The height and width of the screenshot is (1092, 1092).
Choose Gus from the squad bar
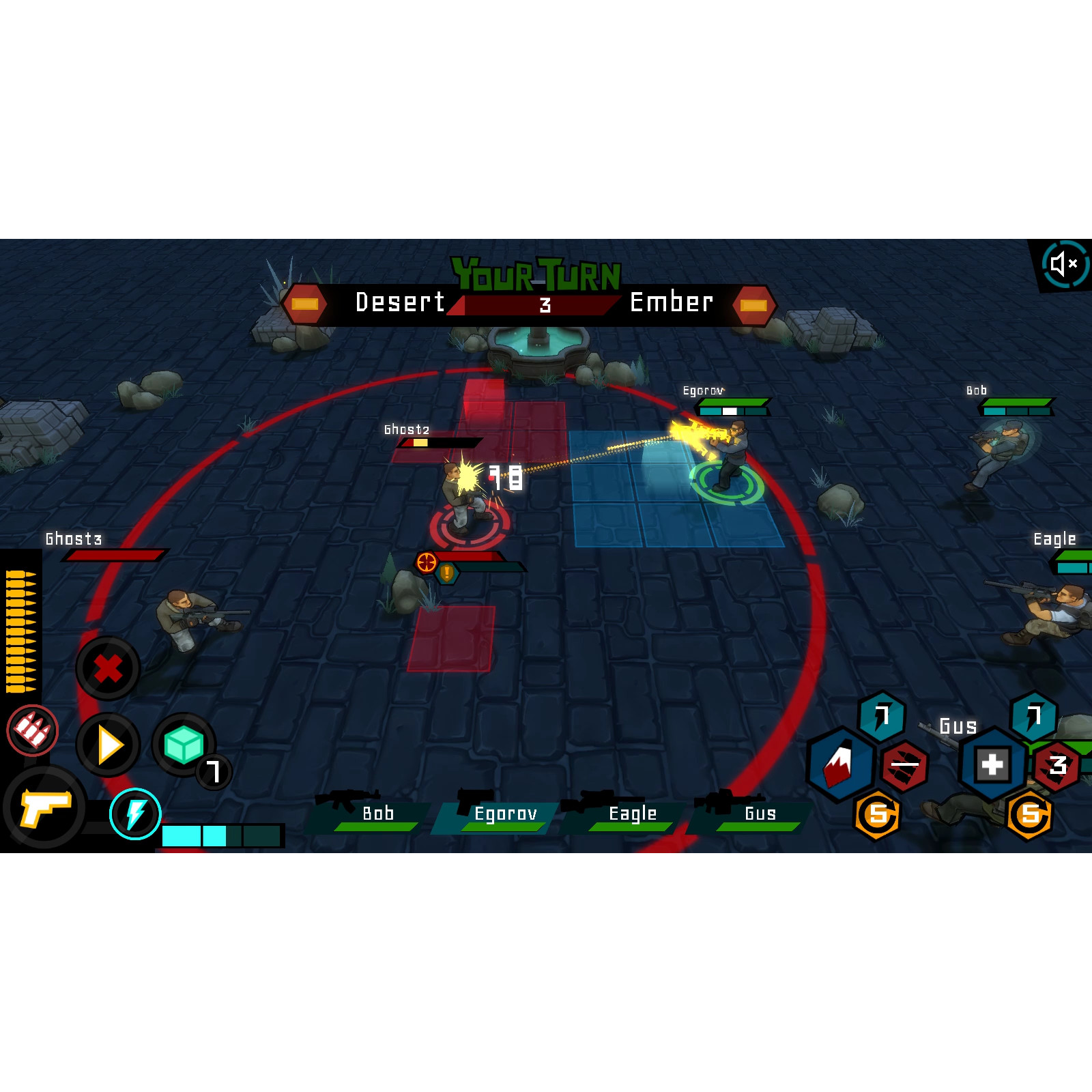(x=754, y=814)
